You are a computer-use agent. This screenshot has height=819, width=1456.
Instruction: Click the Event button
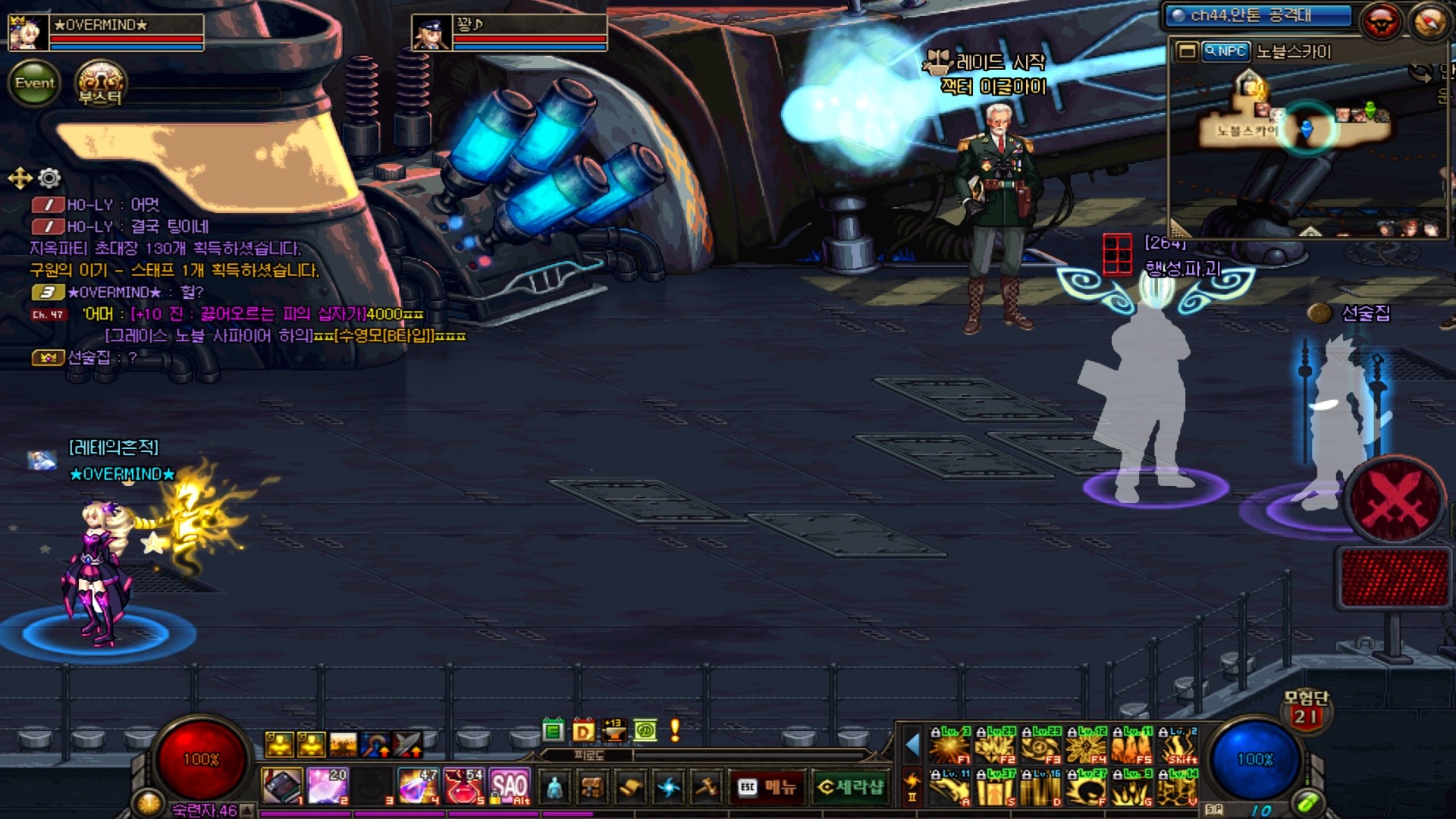coord(35,83)
